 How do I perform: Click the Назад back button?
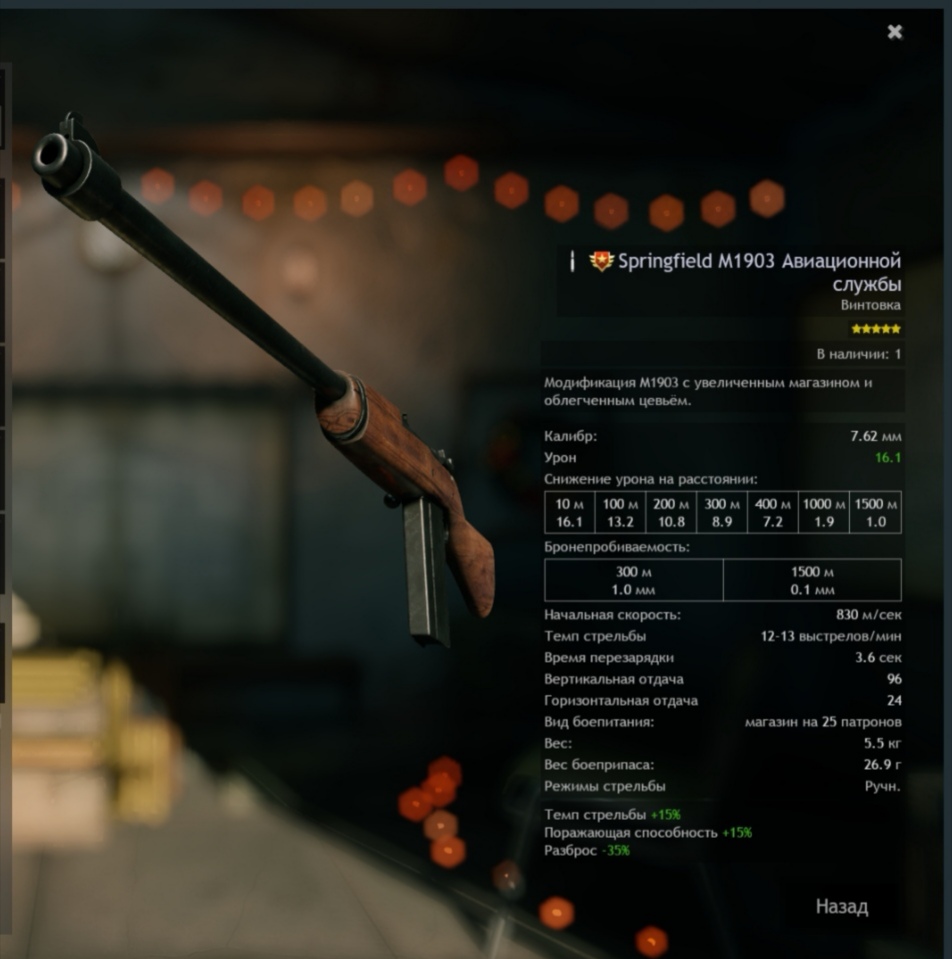tap(842, 907)
